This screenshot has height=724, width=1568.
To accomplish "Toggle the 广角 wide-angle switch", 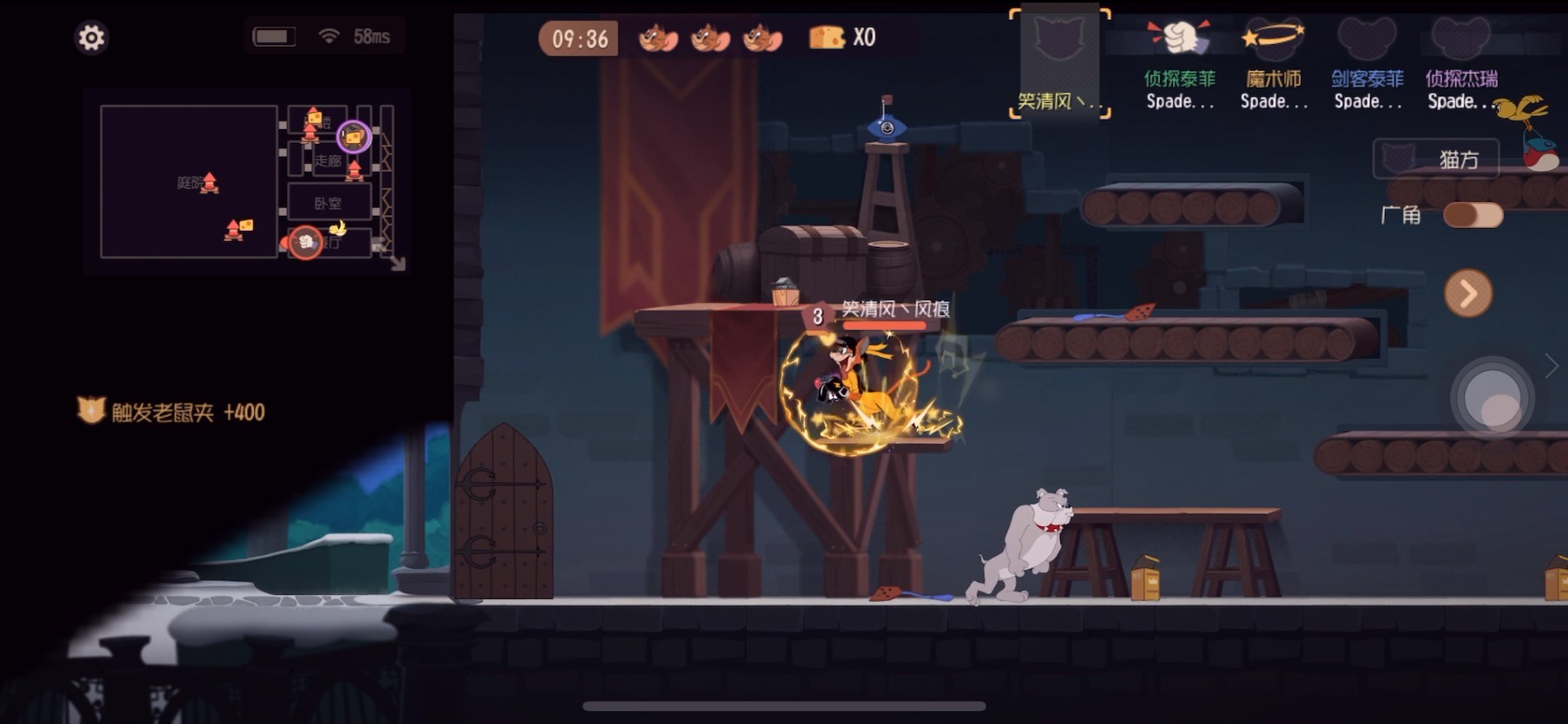I will tap(1473, 215).
